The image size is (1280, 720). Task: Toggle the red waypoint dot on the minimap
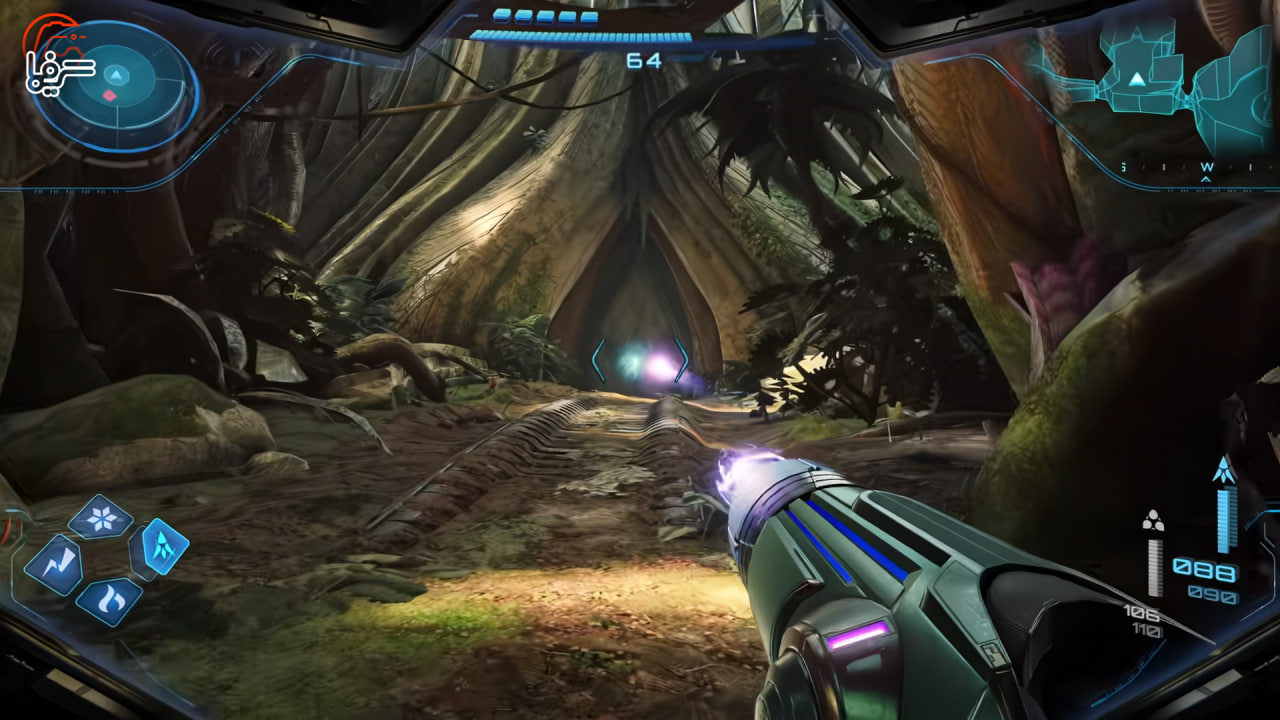(x=108, y=94)
